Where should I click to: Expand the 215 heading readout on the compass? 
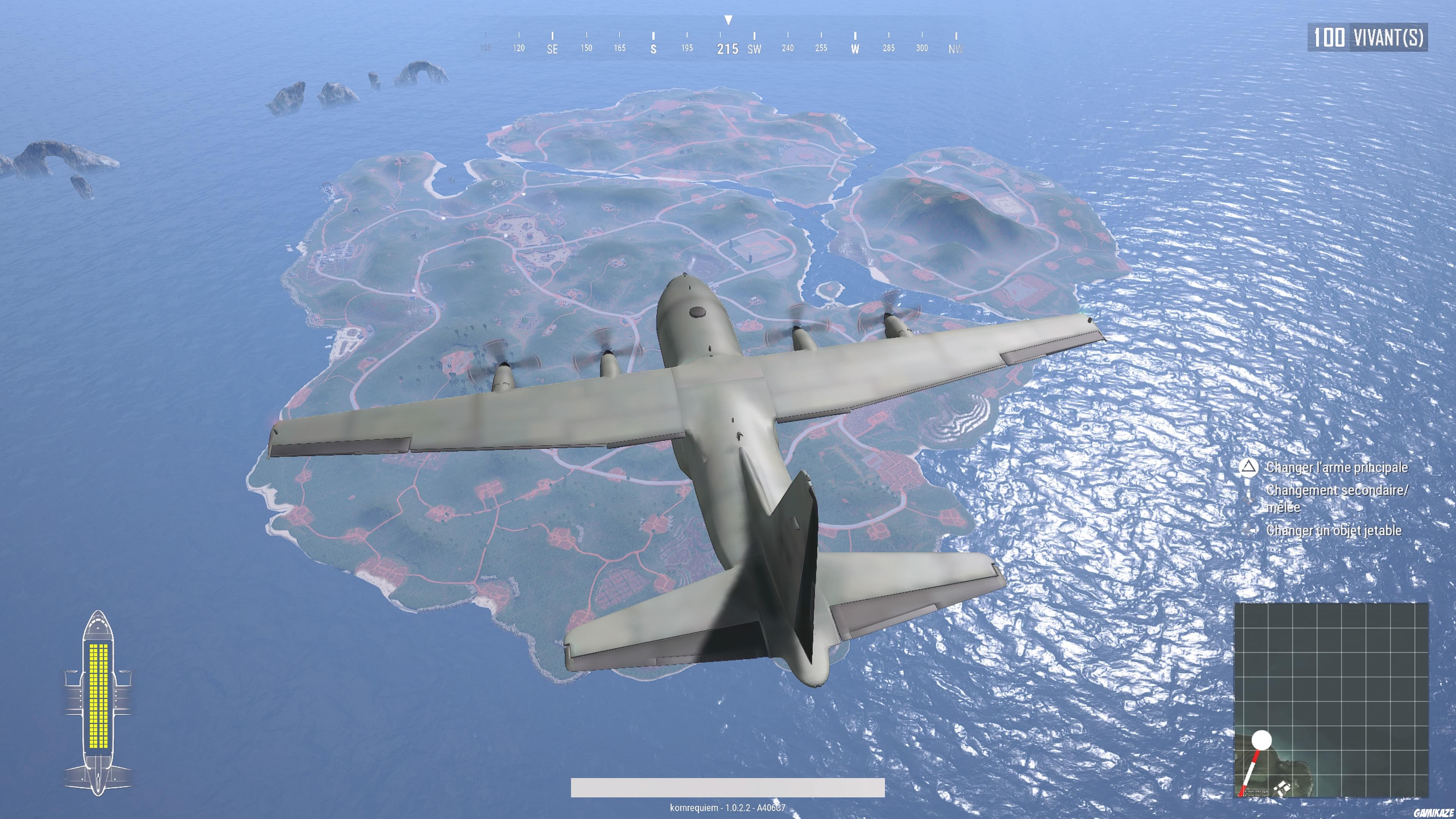729,49
